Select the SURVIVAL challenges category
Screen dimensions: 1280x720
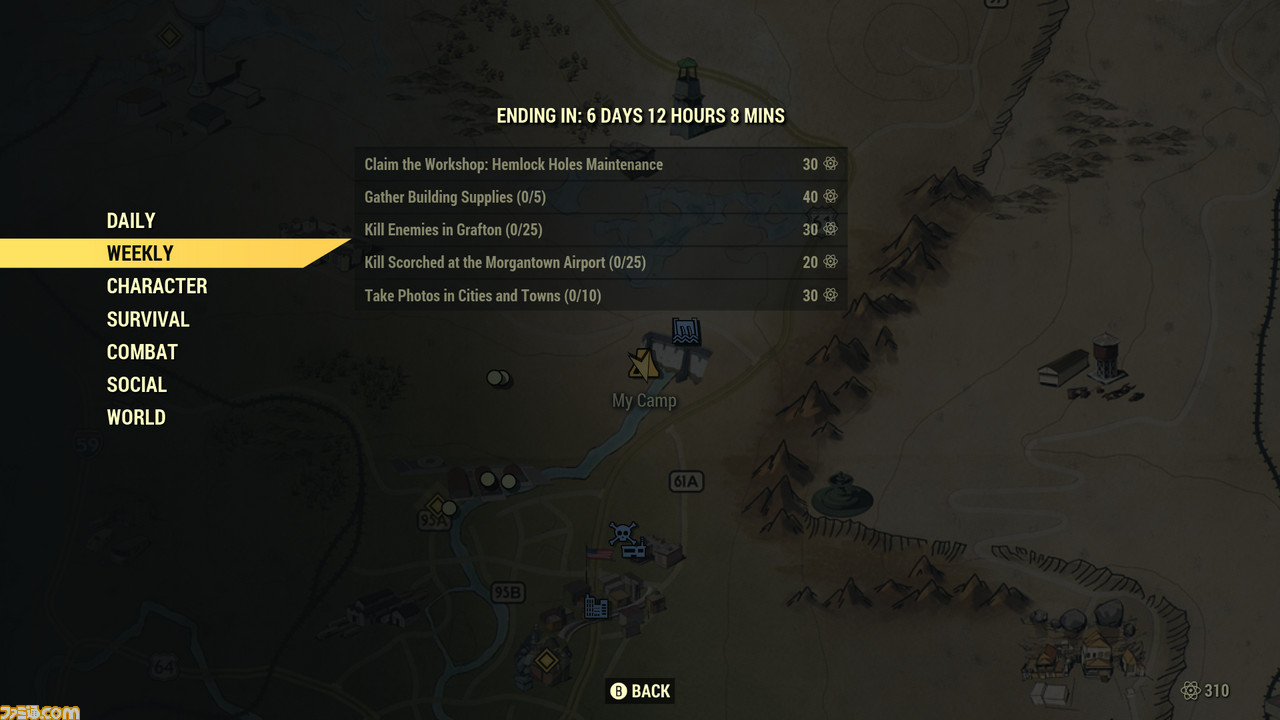148,319
